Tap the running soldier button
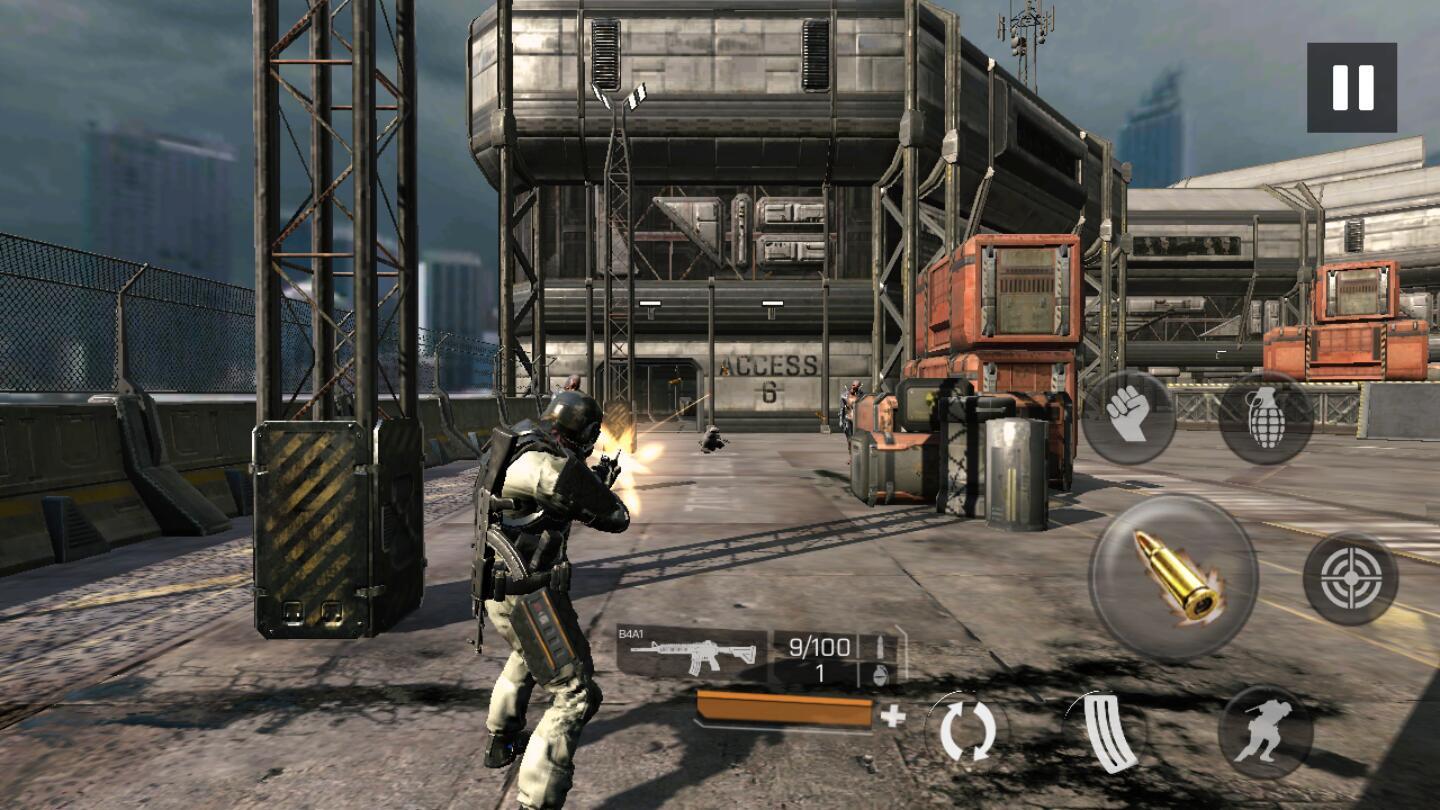Screen dimensions: 1440x810 [x=1265, y=733]
